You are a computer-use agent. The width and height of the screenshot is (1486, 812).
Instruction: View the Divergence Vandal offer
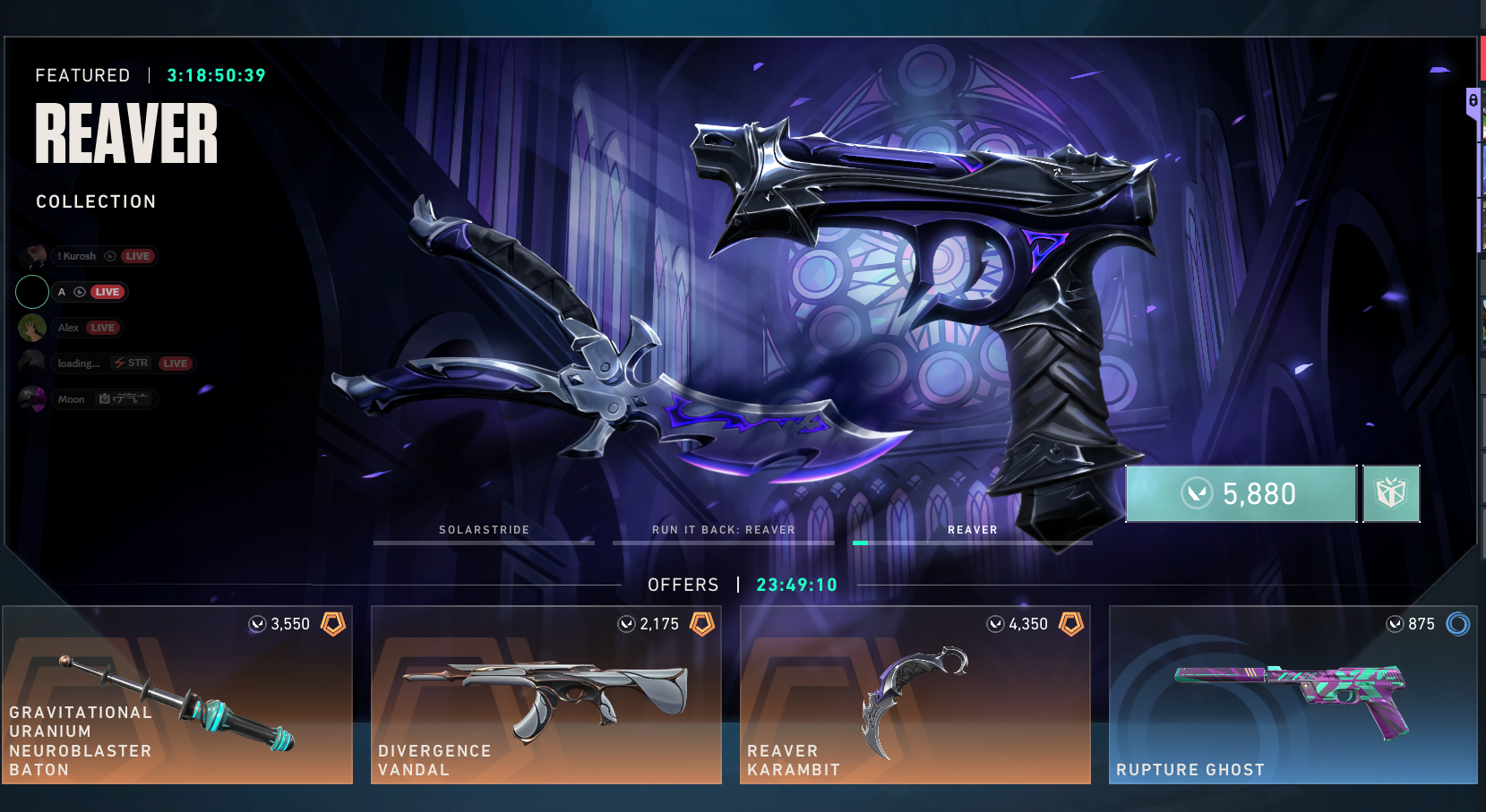click(546, 695)
